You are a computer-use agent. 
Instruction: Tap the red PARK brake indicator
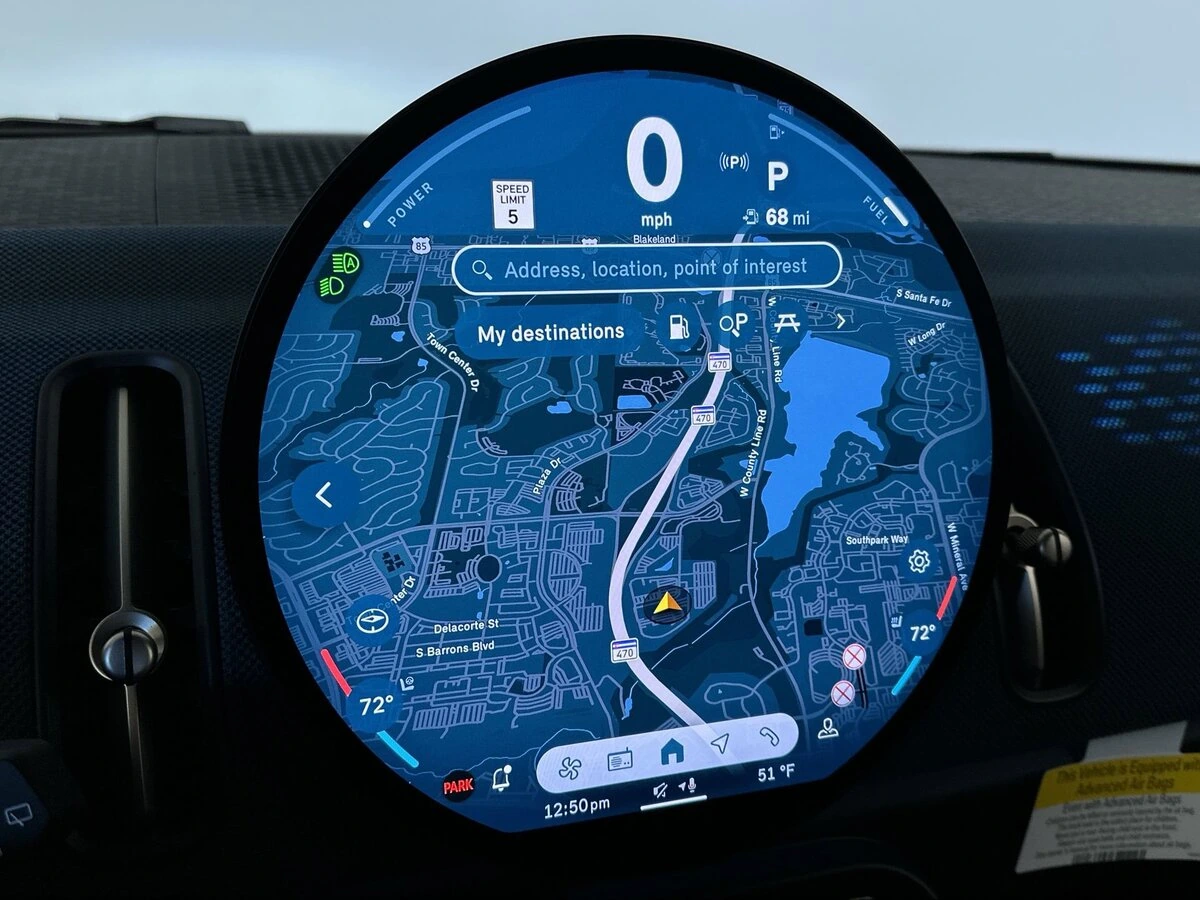[458, 787]
